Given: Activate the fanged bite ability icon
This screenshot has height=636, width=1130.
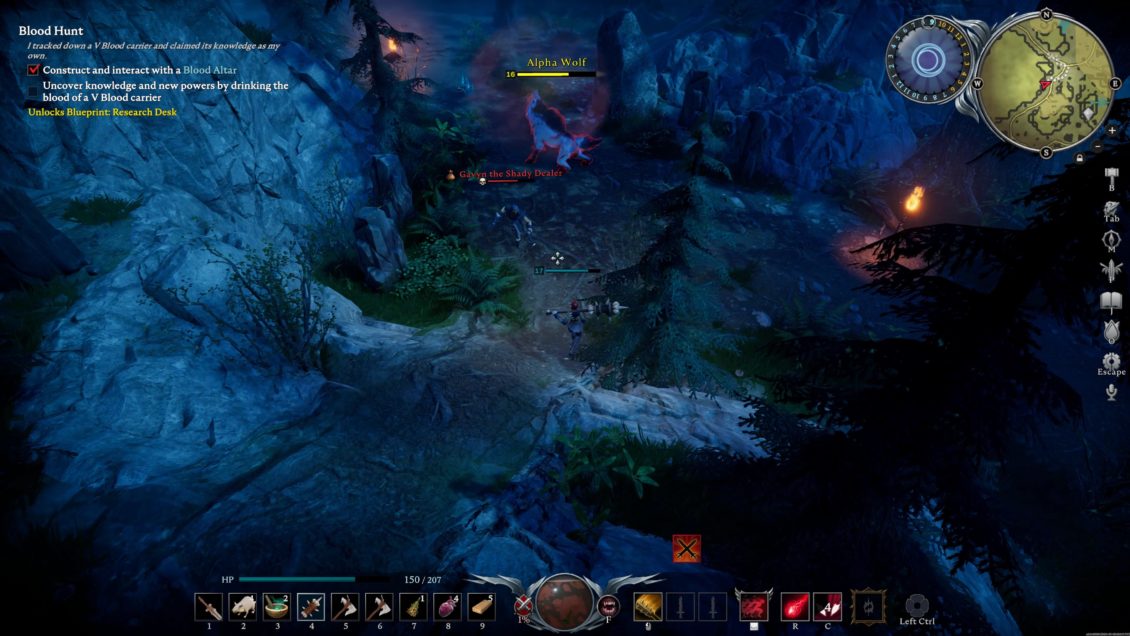Looking at the screenshot, I should pyautogui.click(x=607, y=604).
